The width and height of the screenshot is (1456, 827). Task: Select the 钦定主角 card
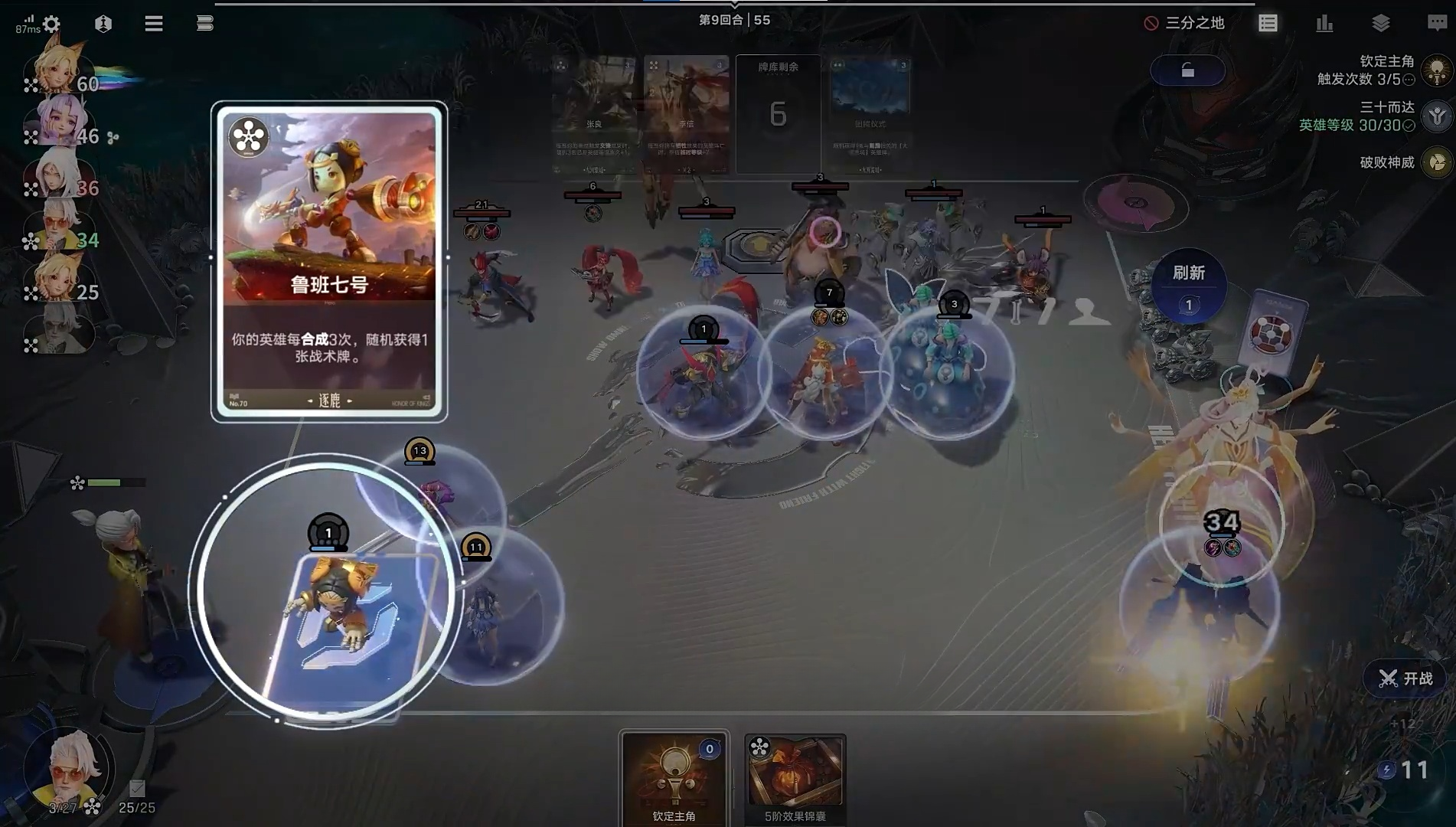coord(674,777)
